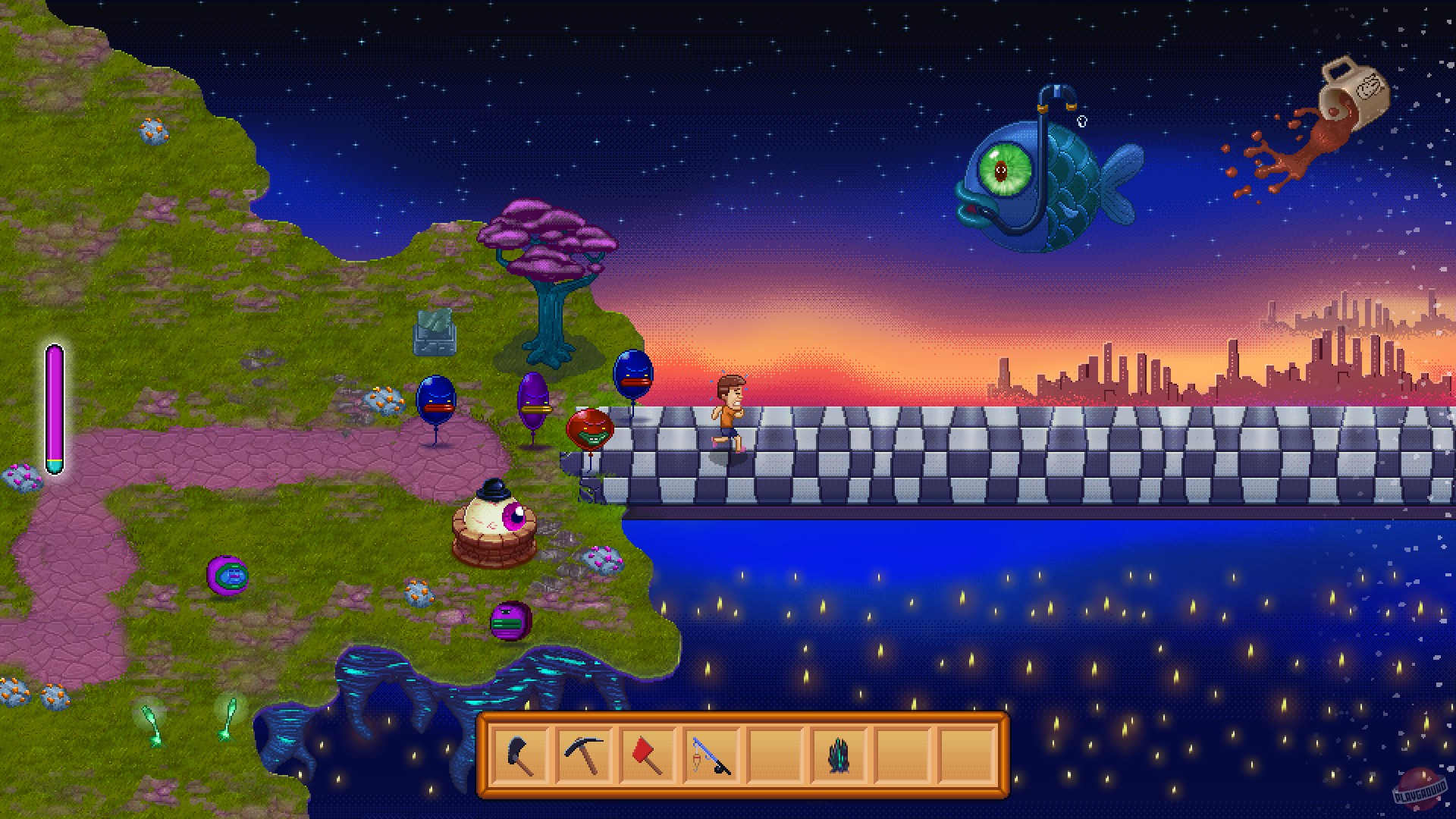Select the fishing rod slot

coord(711,758)
